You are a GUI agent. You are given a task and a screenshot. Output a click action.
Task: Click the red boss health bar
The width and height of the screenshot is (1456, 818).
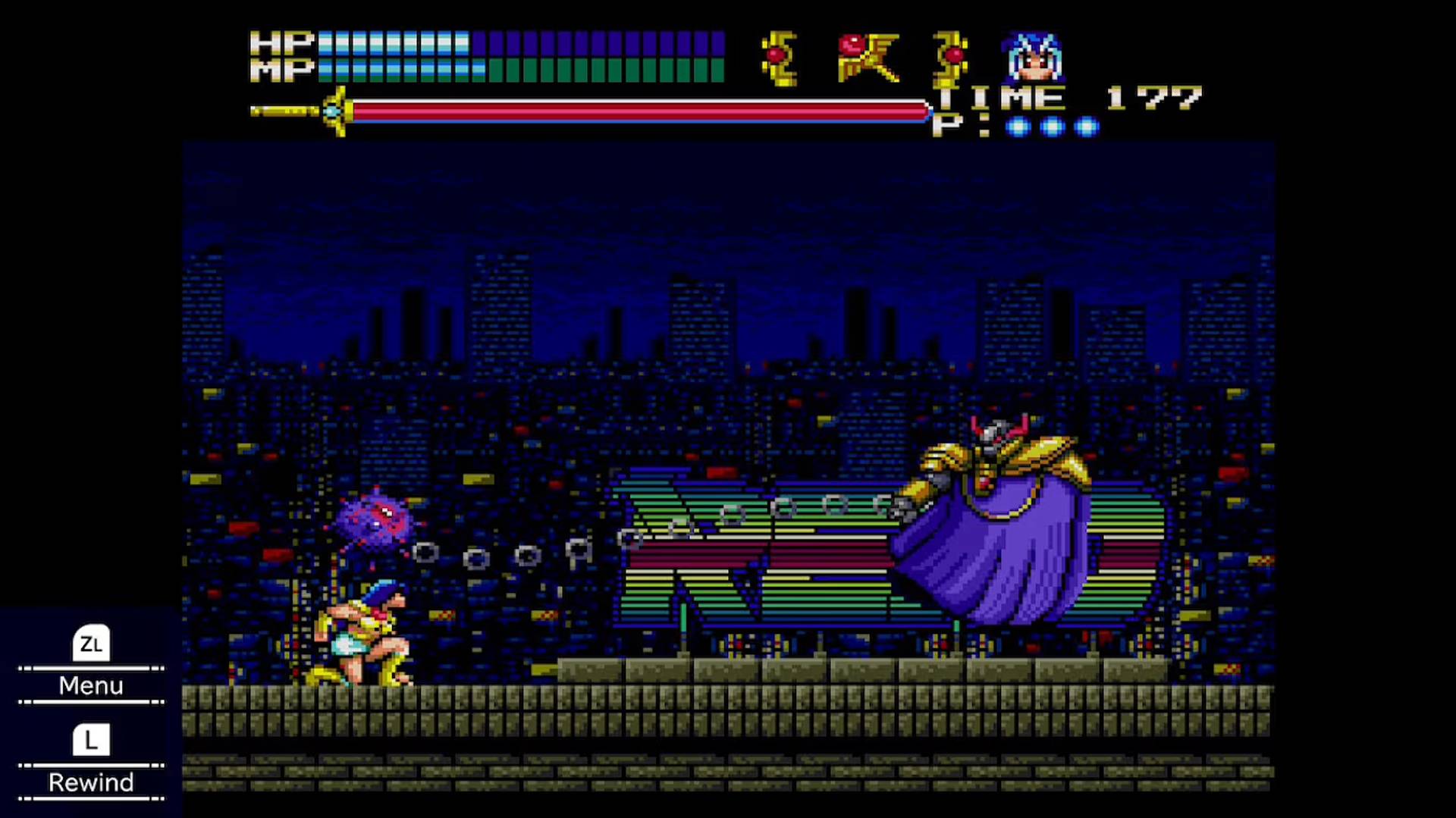(x=637, y=110)
